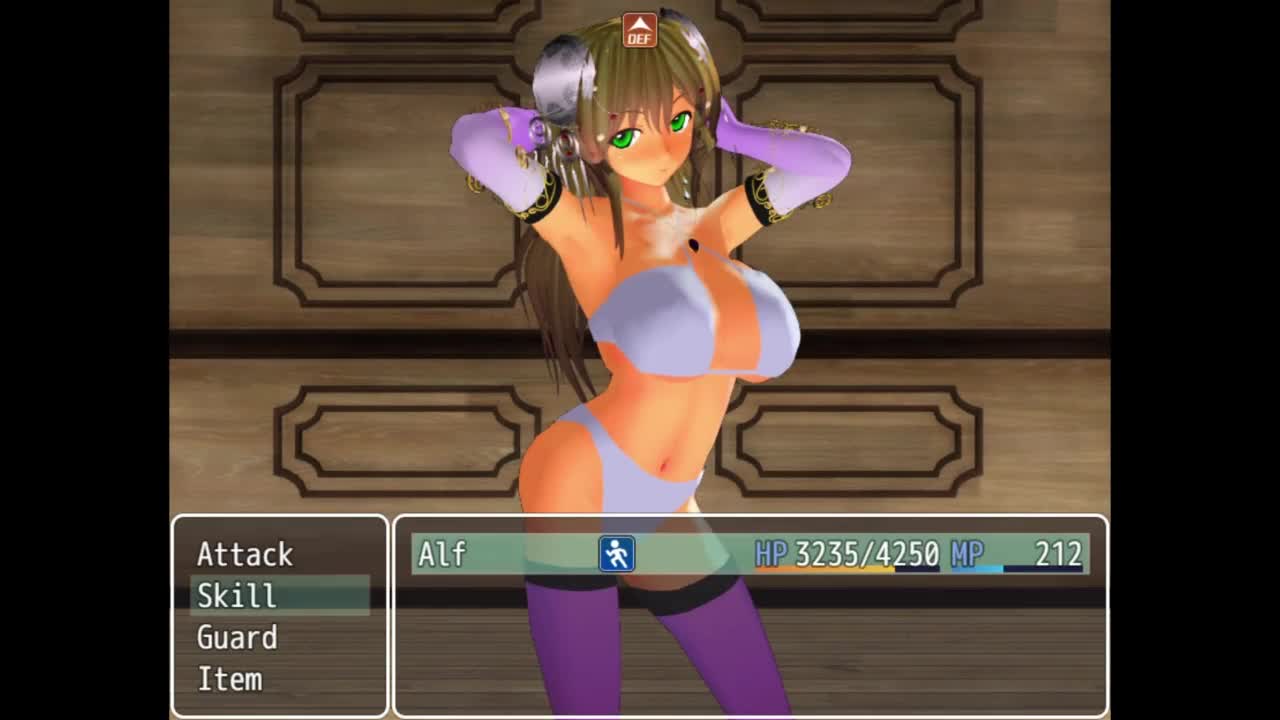The image size is (1280, 720).
Task: Select Alf's party status row
Action: pos(749,554)
